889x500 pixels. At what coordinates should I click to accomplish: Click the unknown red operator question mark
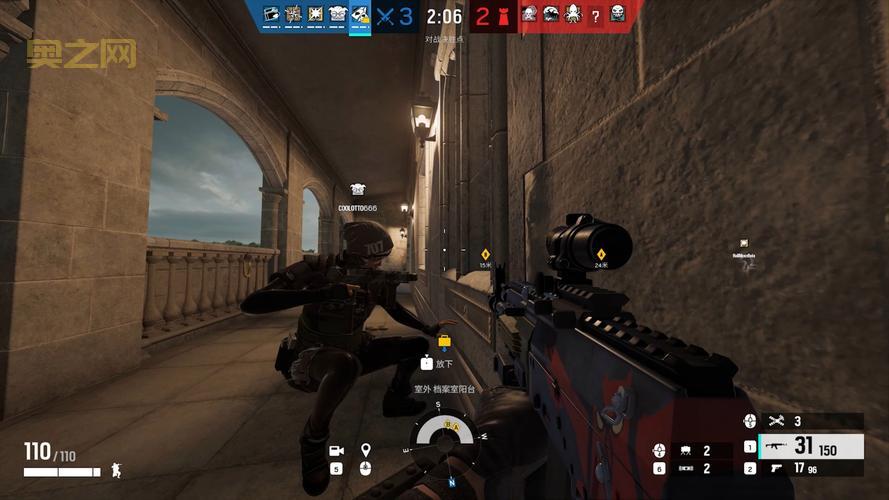(x=596, y=14)
